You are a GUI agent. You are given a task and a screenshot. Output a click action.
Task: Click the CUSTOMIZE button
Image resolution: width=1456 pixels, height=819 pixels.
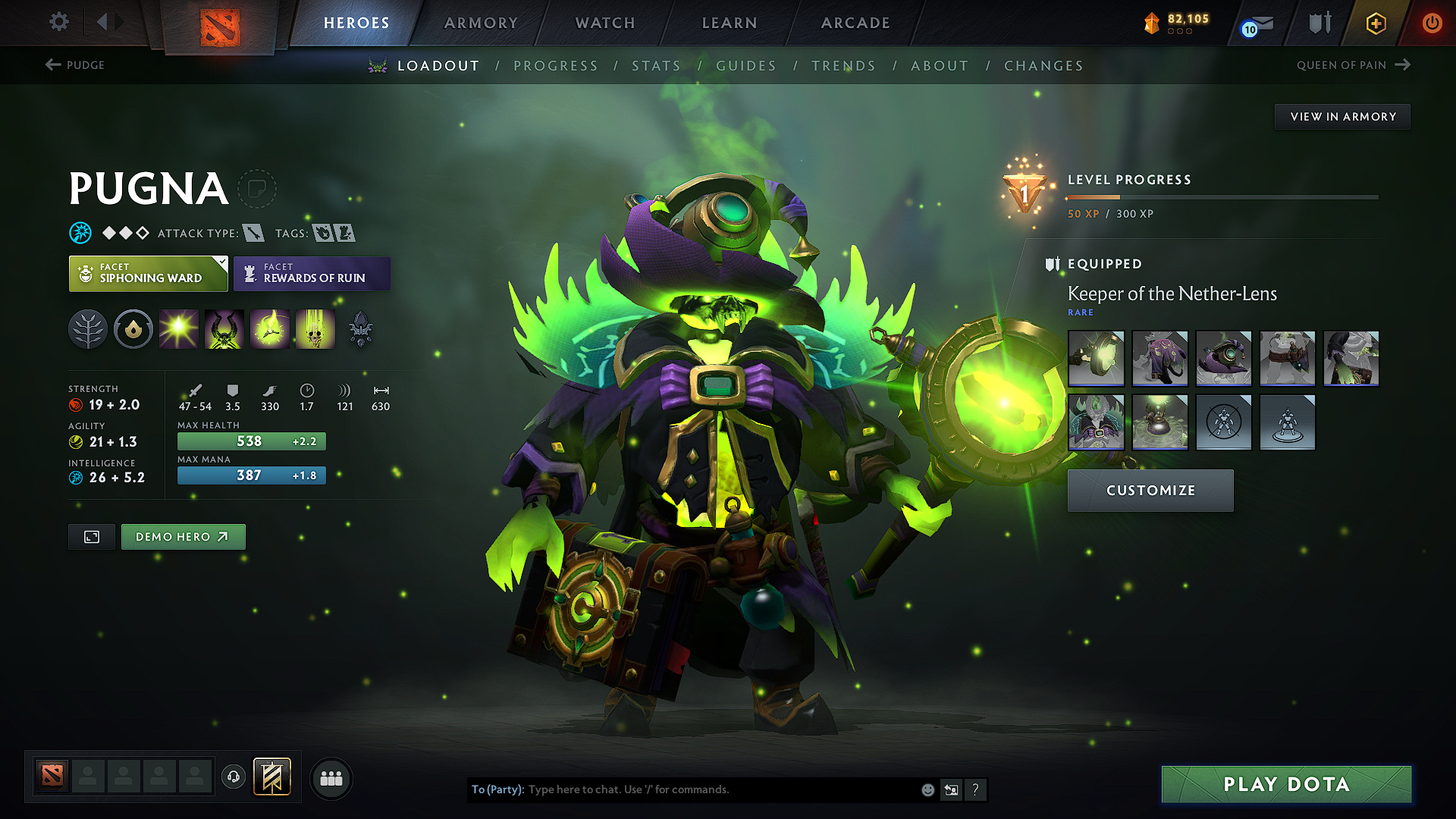1150,491
